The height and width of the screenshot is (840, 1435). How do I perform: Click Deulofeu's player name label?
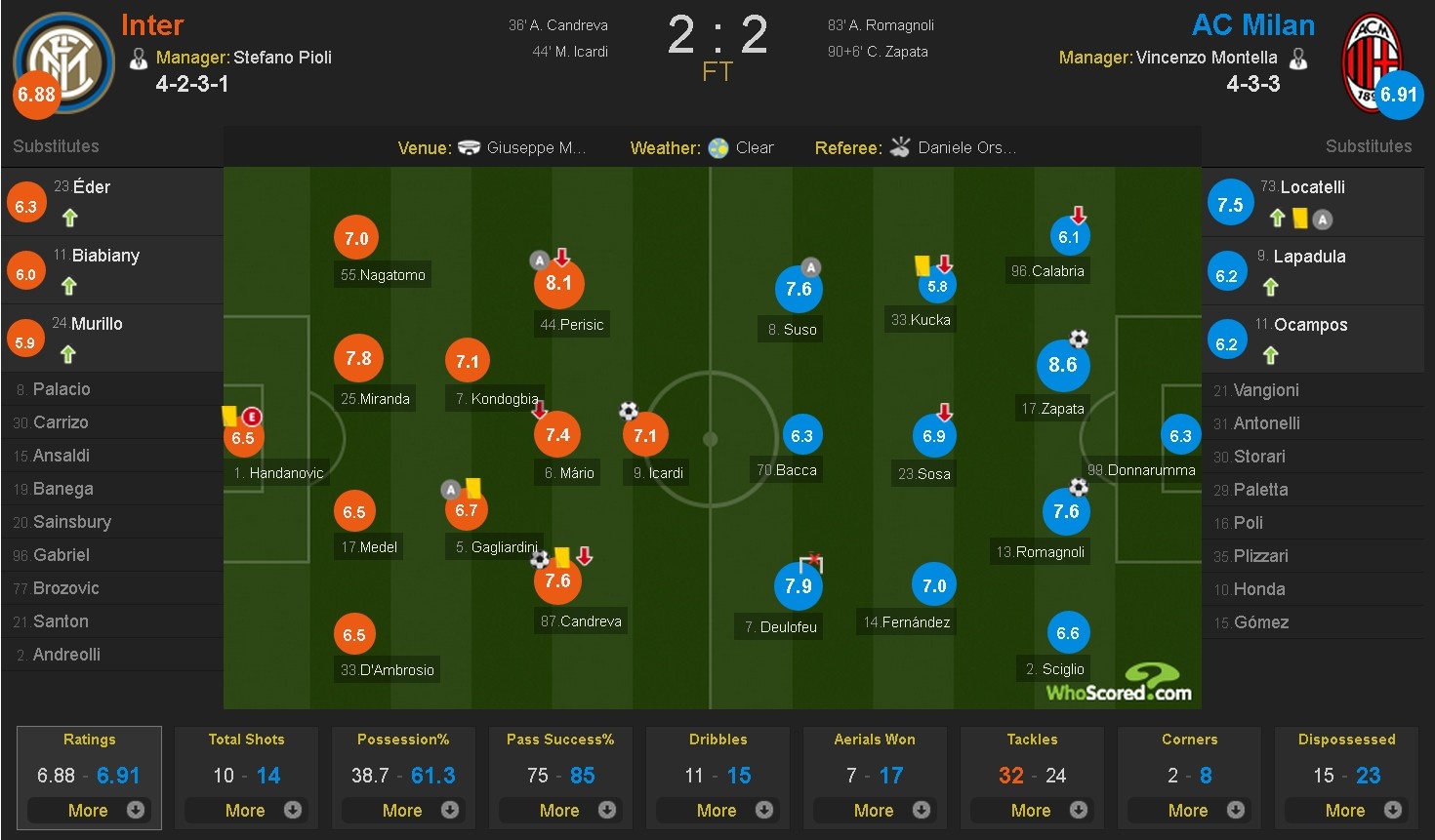click(778, 626)
